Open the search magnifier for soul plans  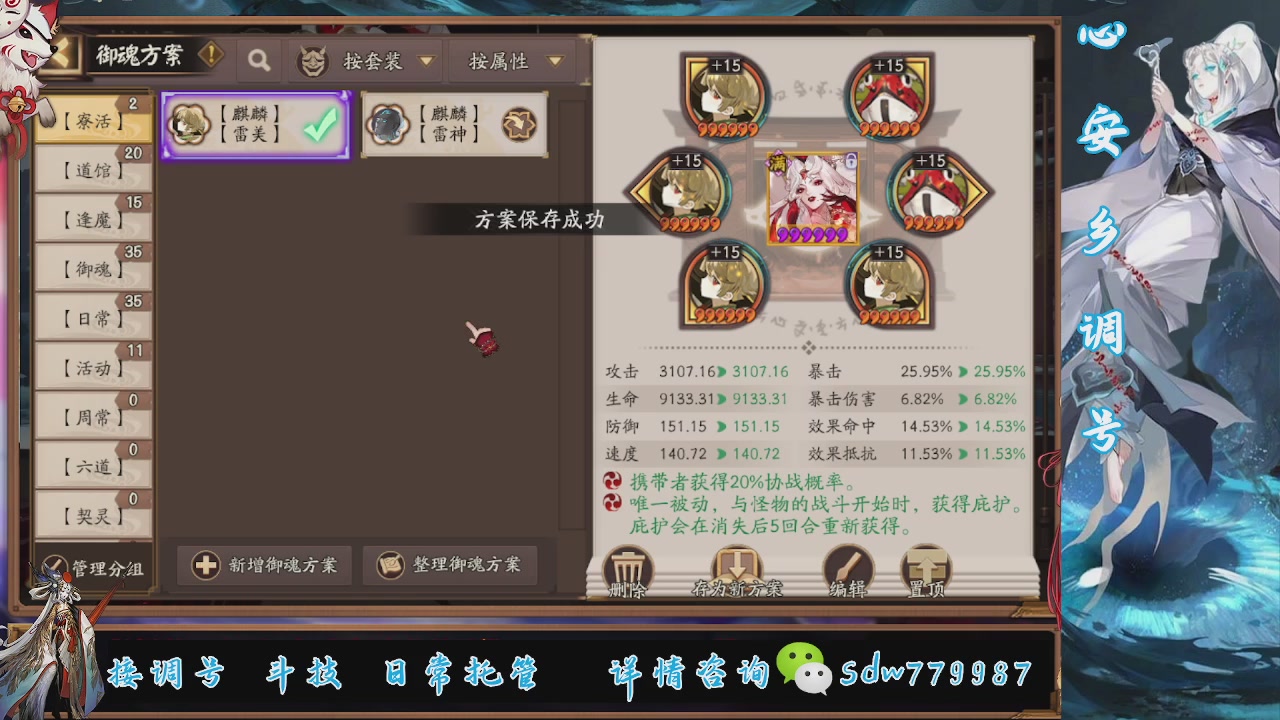click(259, 60)
